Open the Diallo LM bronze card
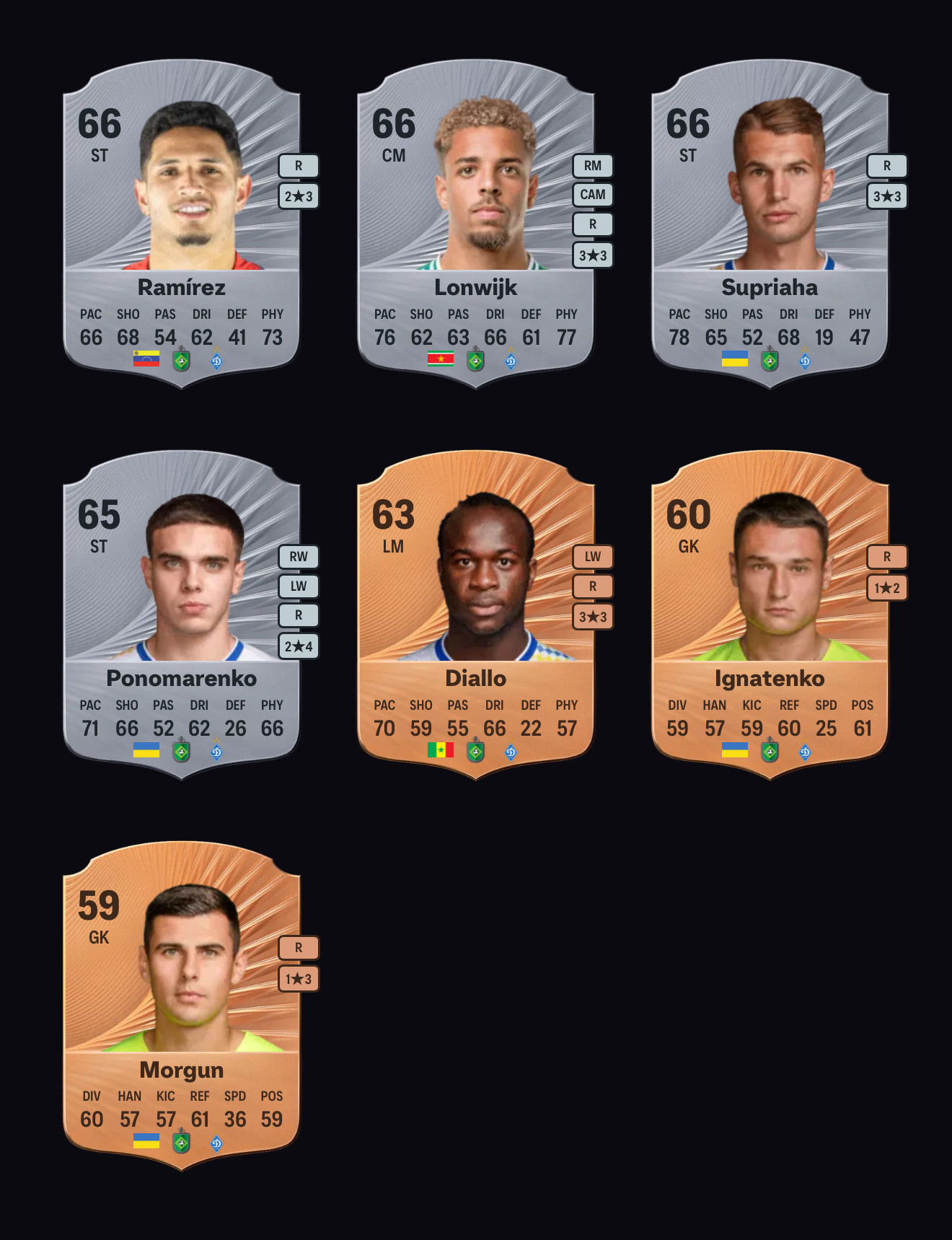The height and width of the screenshot is (1240, 952). coord(476,615)
